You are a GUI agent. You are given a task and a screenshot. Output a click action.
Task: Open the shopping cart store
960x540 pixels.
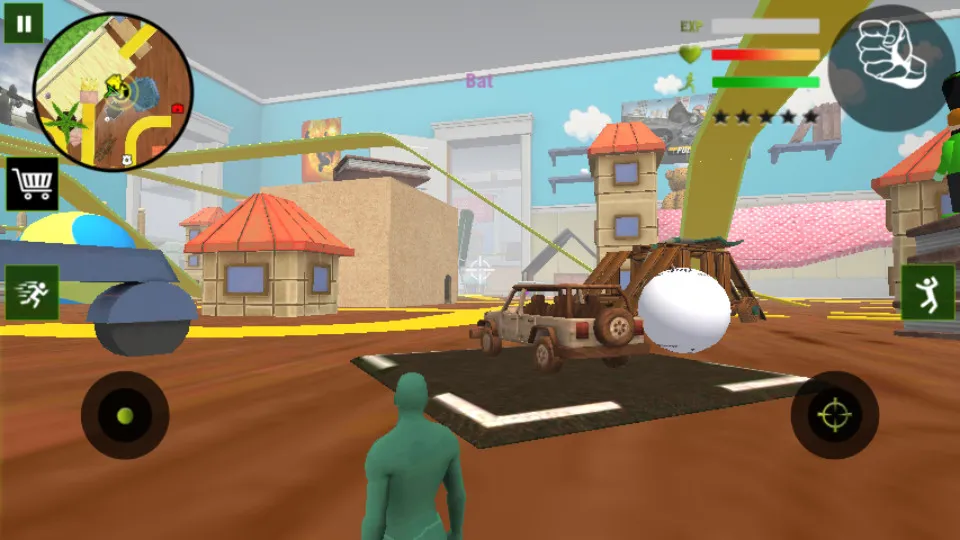point(32,184)
